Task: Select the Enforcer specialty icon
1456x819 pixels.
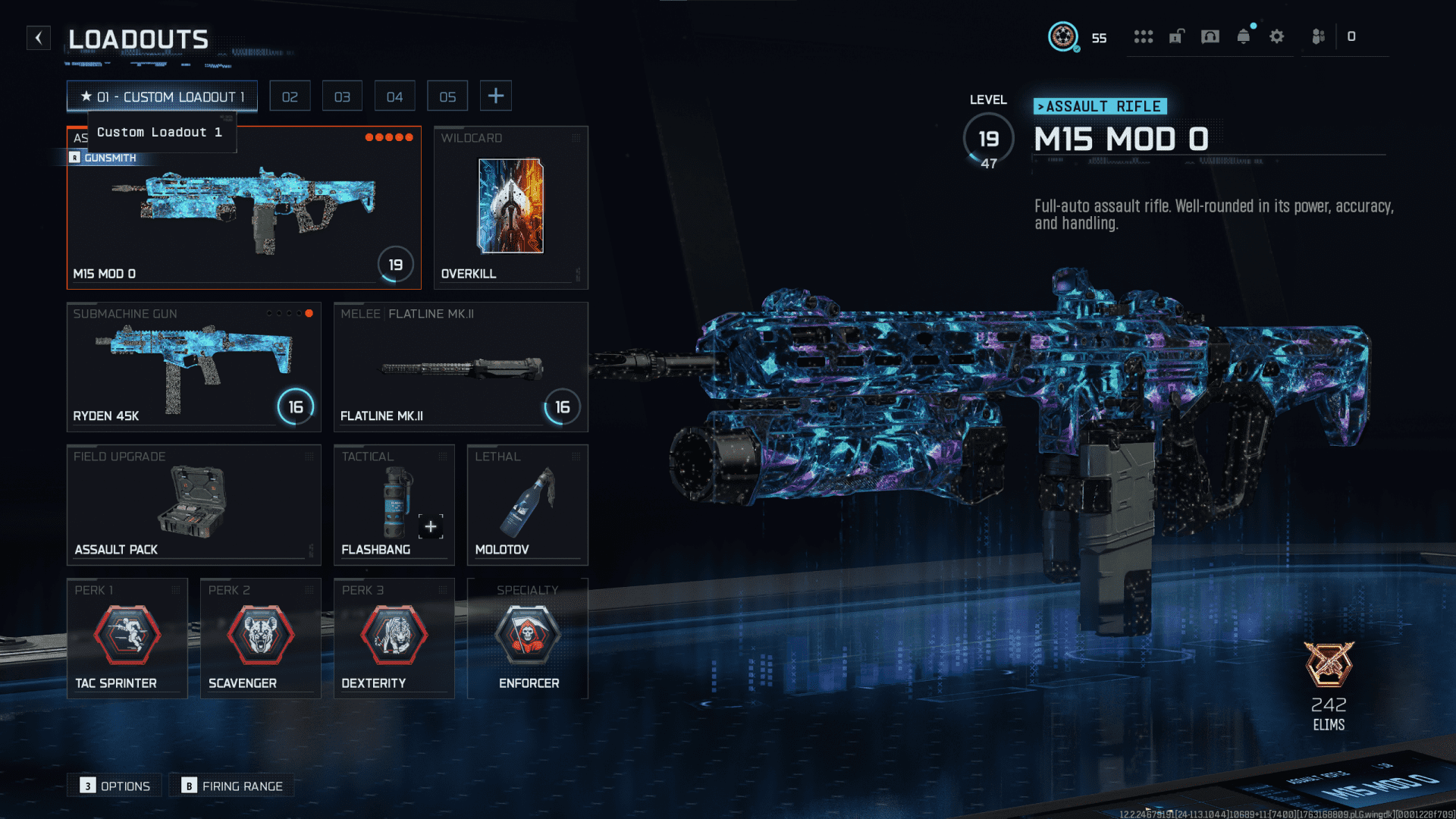Action: pos(529,637)
